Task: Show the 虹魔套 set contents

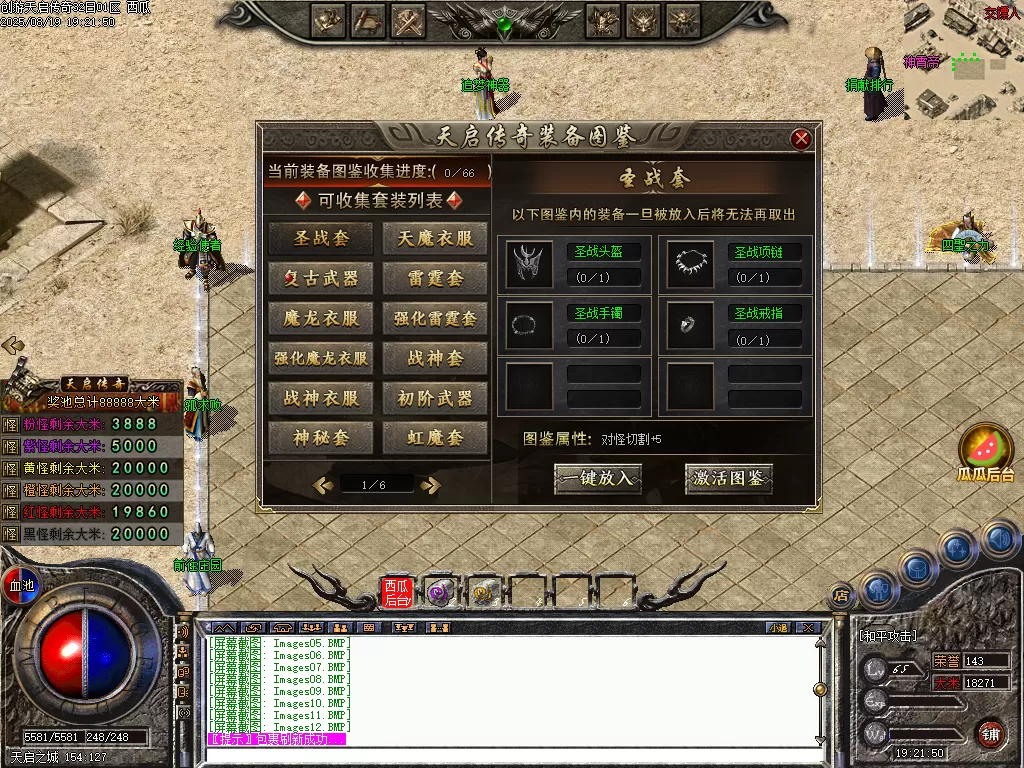Action: (435, 438)
